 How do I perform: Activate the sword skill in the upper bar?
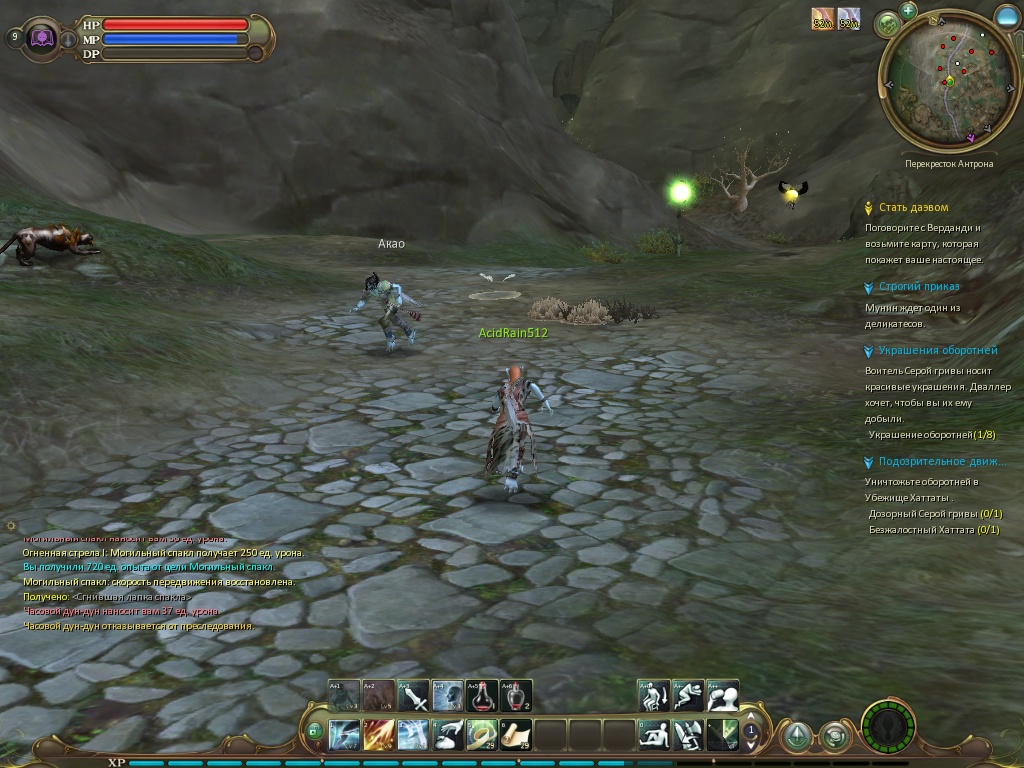(413, 695)
